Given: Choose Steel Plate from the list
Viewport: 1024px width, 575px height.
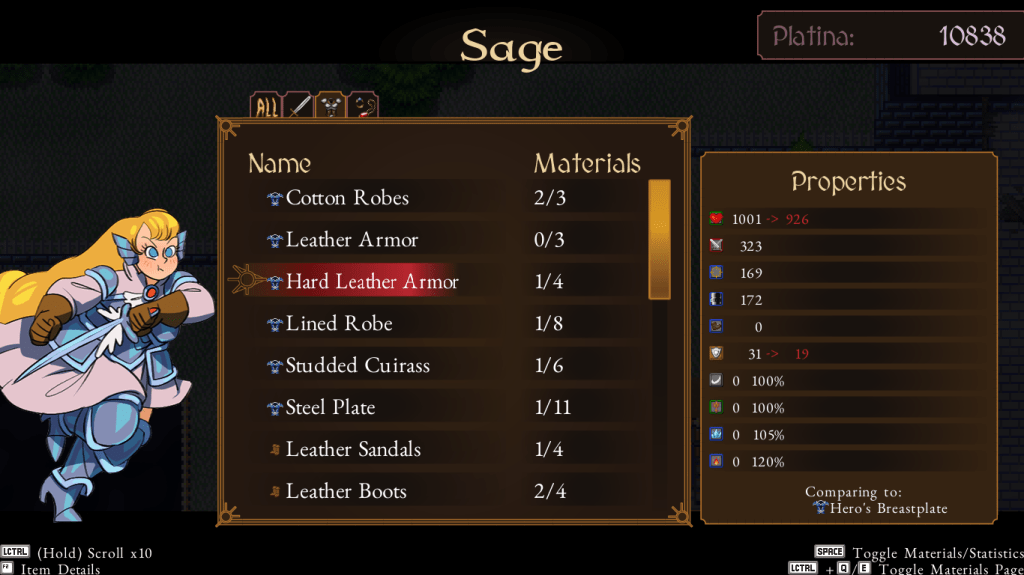Looking at the screenshot, I should coord(330,408).
